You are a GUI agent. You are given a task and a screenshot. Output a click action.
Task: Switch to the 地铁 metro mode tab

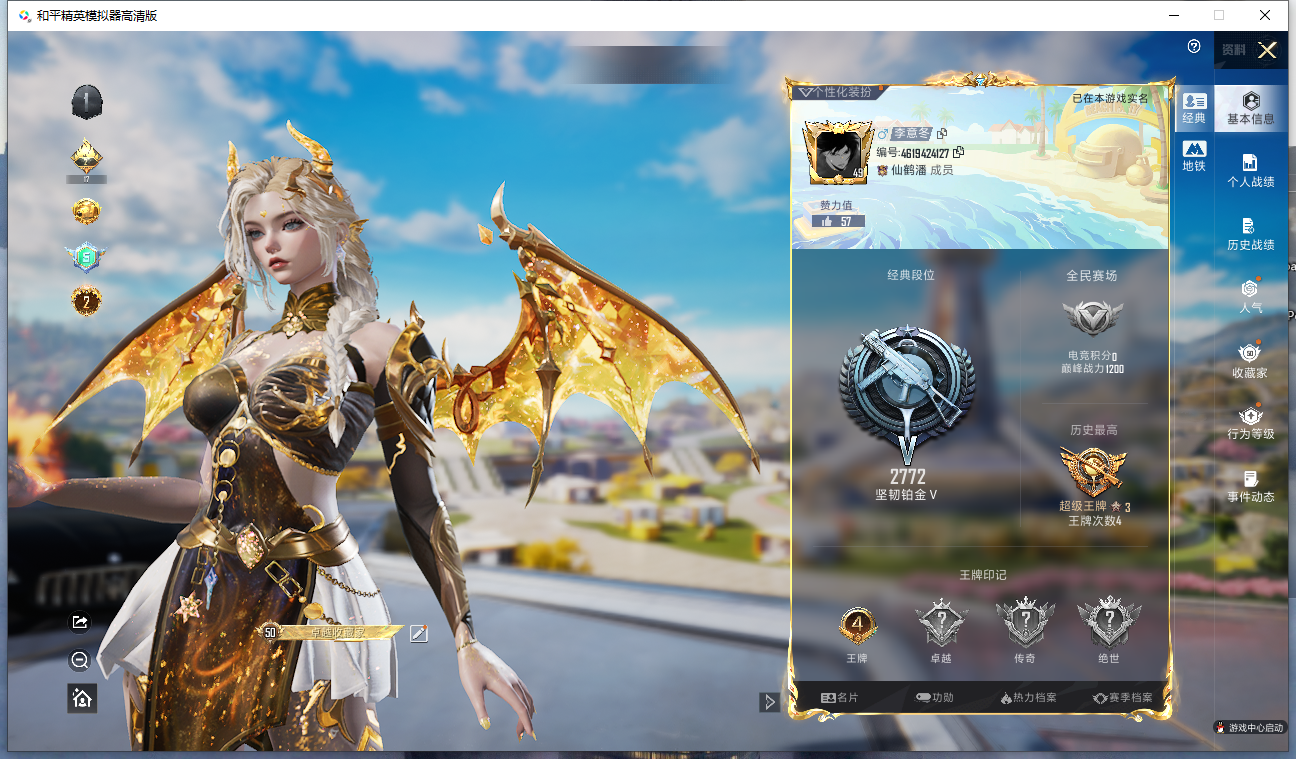[x=1194, y=156]
